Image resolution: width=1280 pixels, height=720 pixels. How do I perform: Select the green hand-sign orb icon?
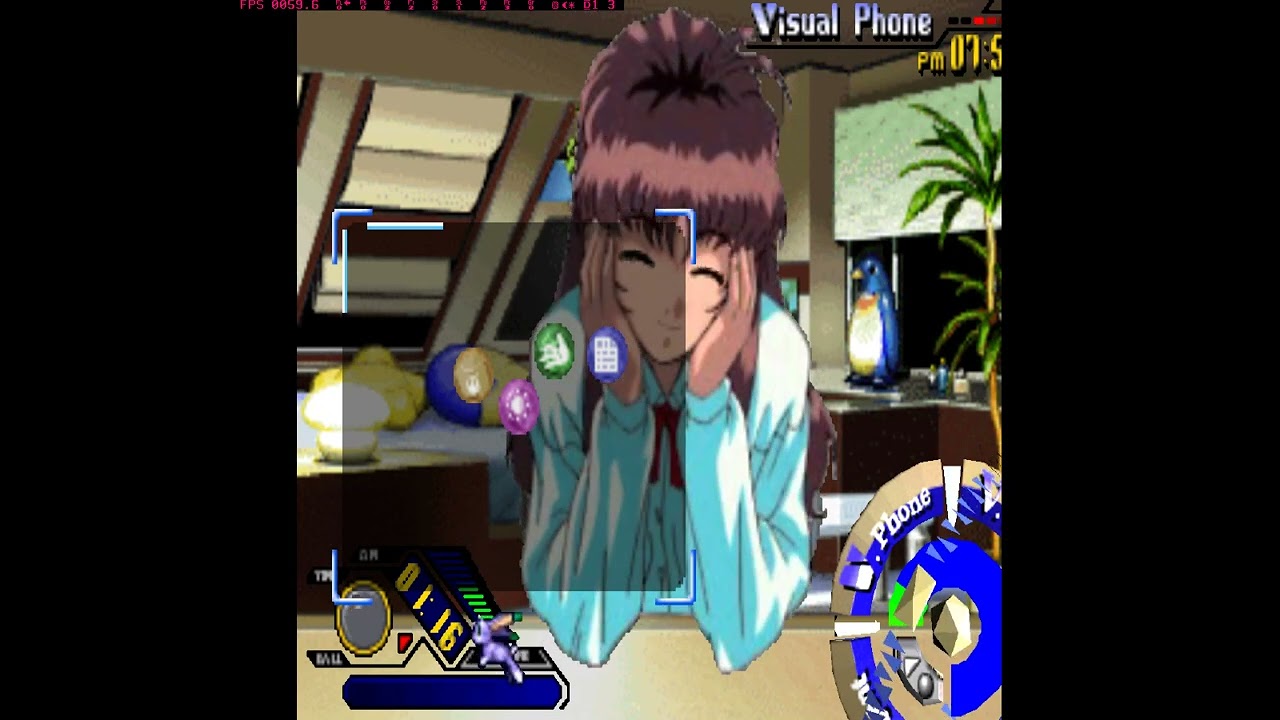pos(554,355)
